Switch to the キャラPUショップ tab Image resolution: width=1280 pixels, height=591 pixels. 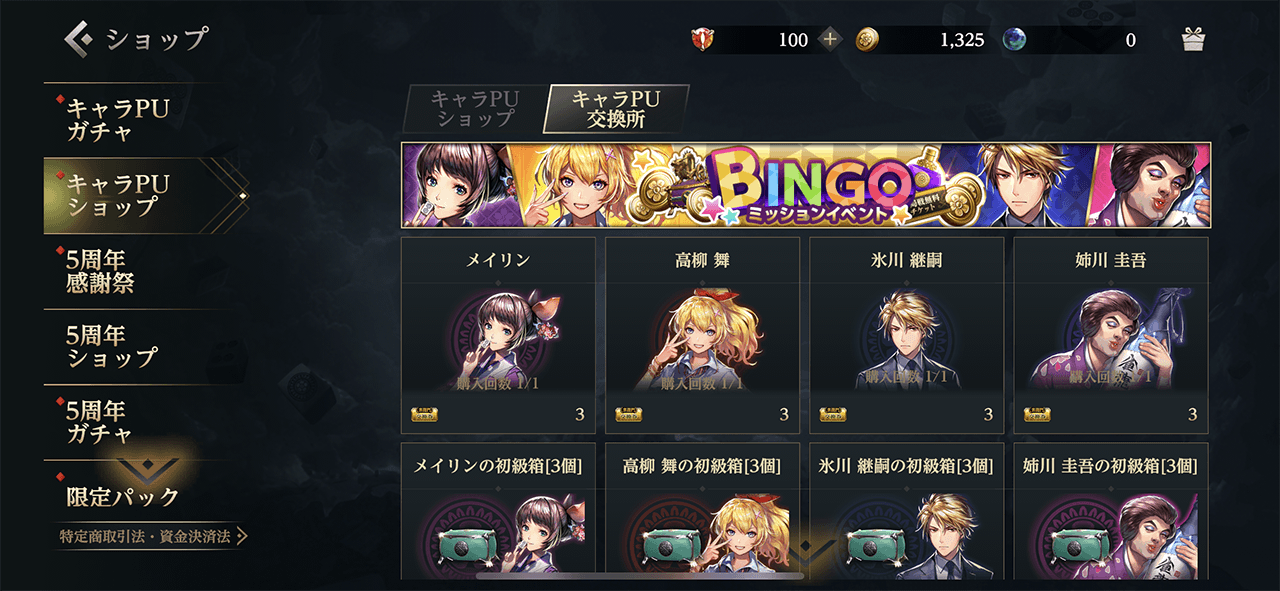coord(473,109)
